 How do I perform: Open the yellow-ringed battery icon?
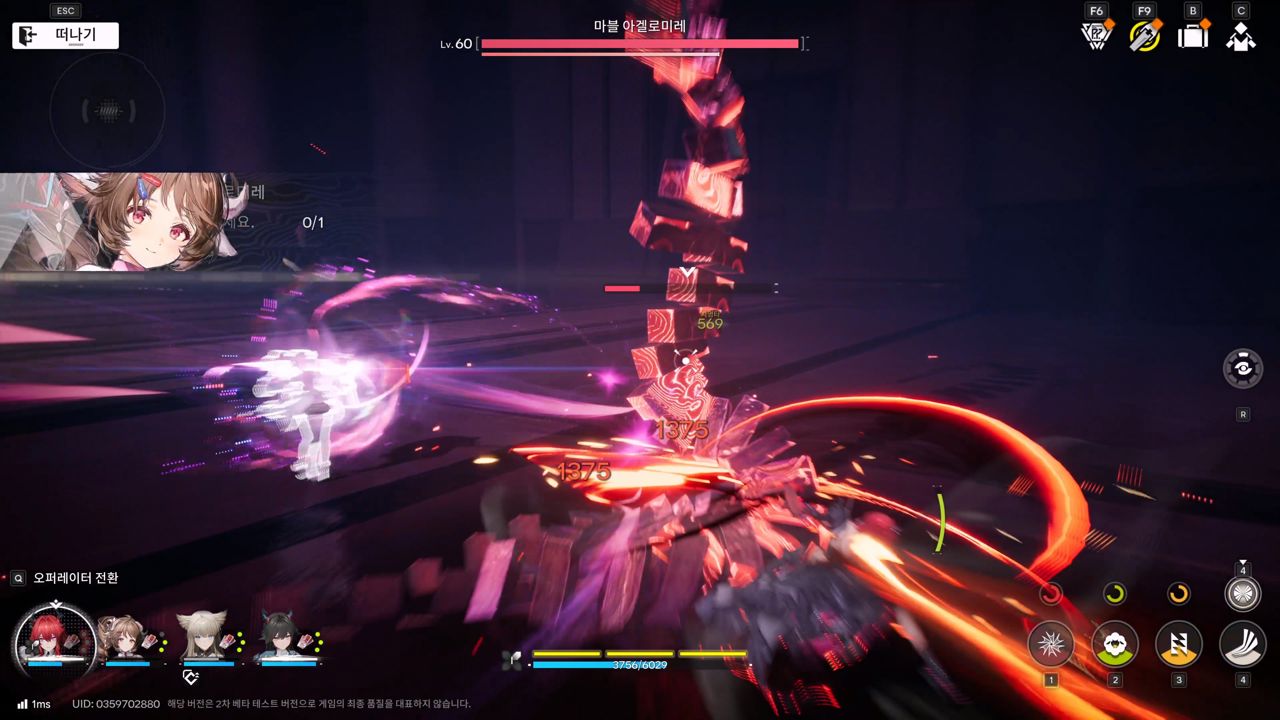tap(1145, 36)
